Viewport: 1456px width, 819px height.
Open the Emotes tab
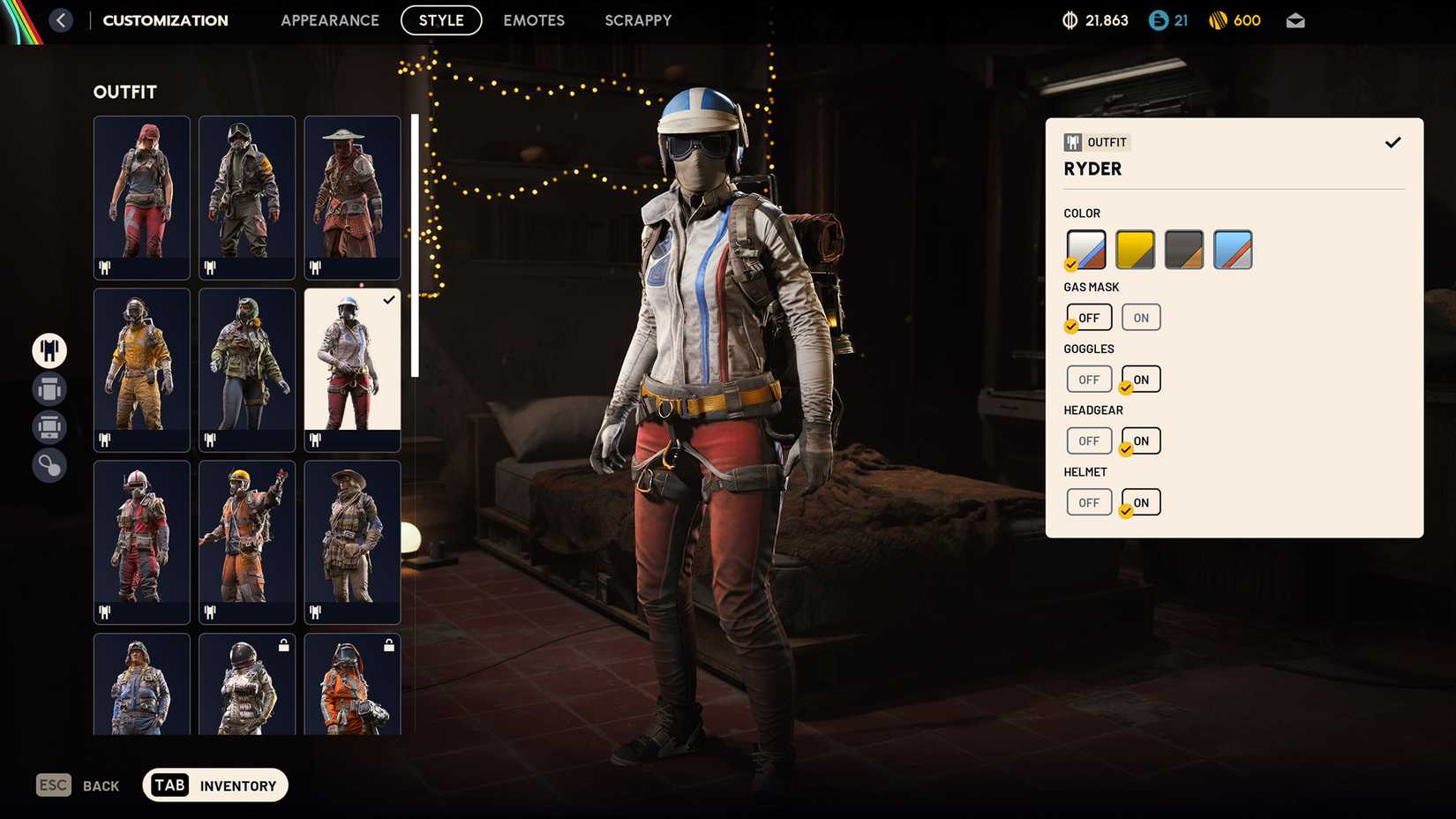coord(533,19)
